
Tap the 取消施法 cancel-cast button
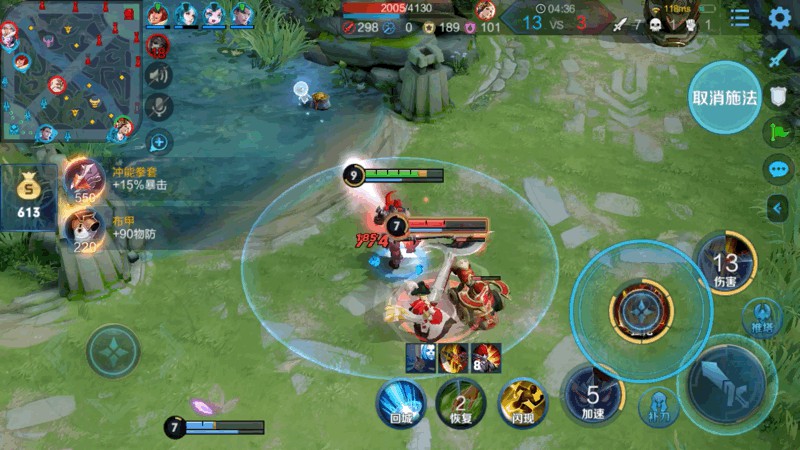725,98
